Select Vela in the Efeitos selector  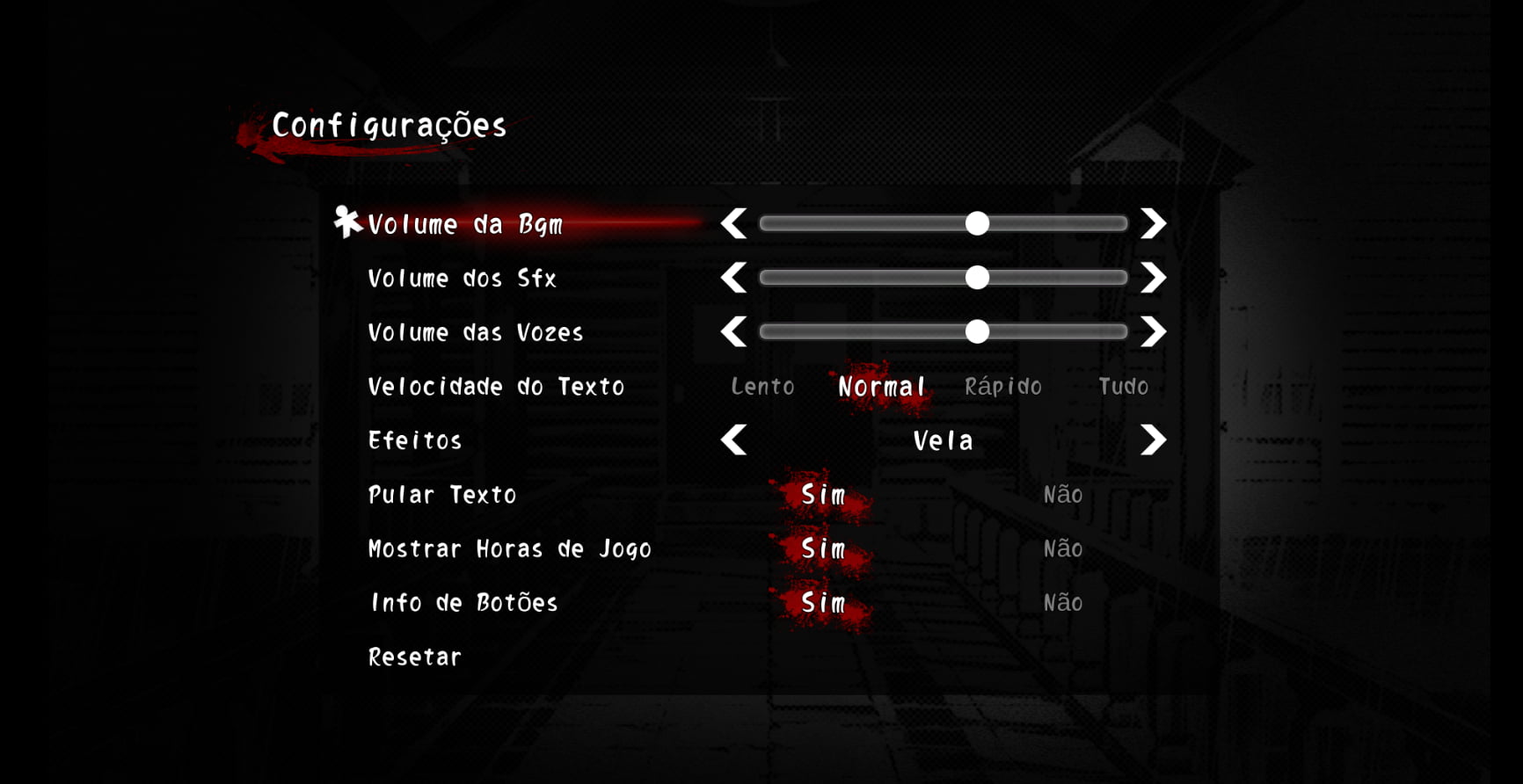click(x=943, y=440)
